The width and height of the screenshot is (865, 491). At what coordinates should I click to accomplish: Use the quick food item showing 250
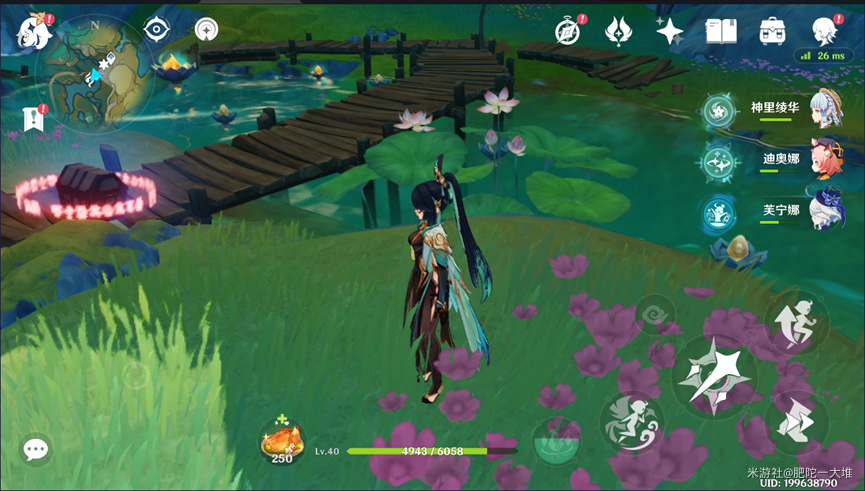(x=281, y=442)
